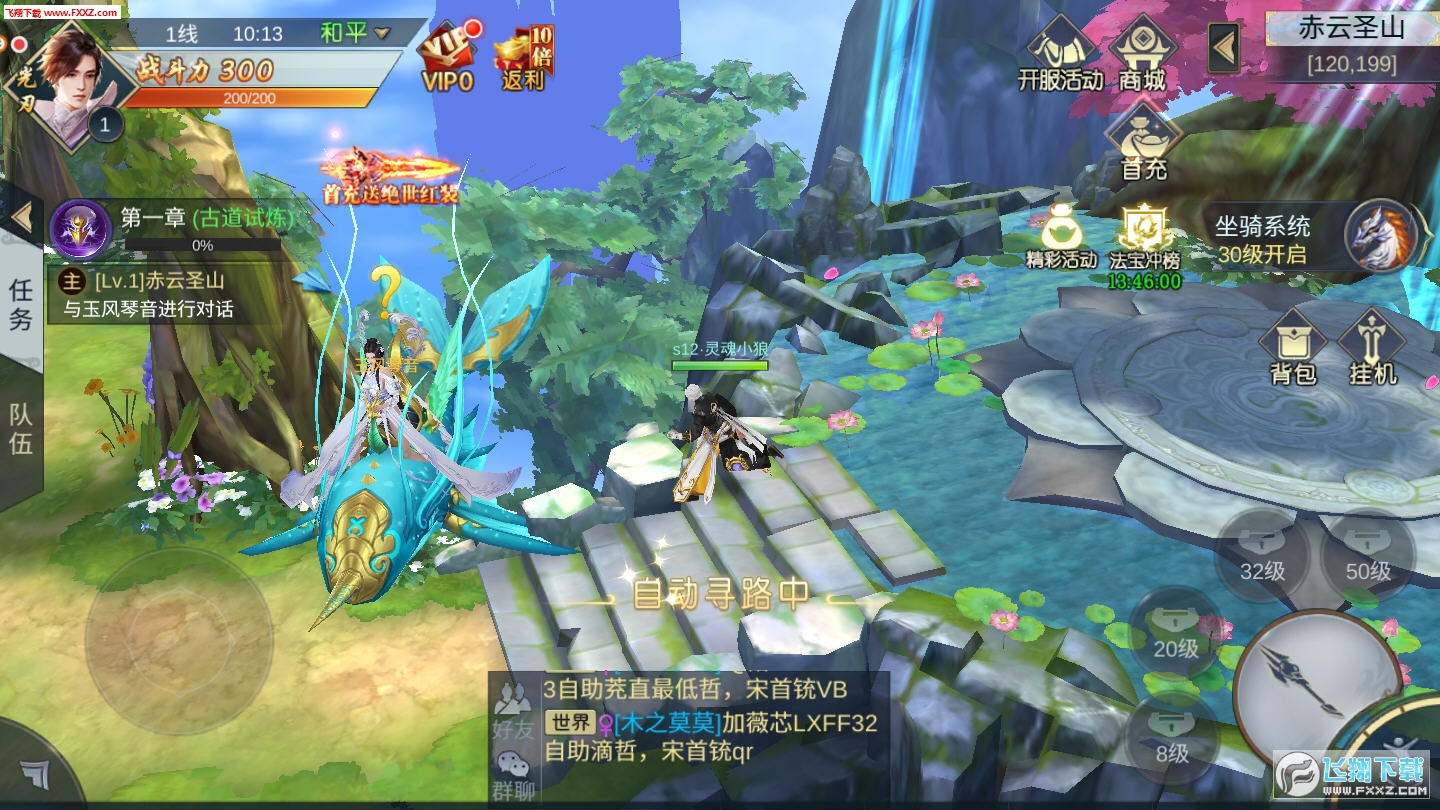Use the main sword attack button
Viewport: 1440px width, 810px height.
(1312, 680)
